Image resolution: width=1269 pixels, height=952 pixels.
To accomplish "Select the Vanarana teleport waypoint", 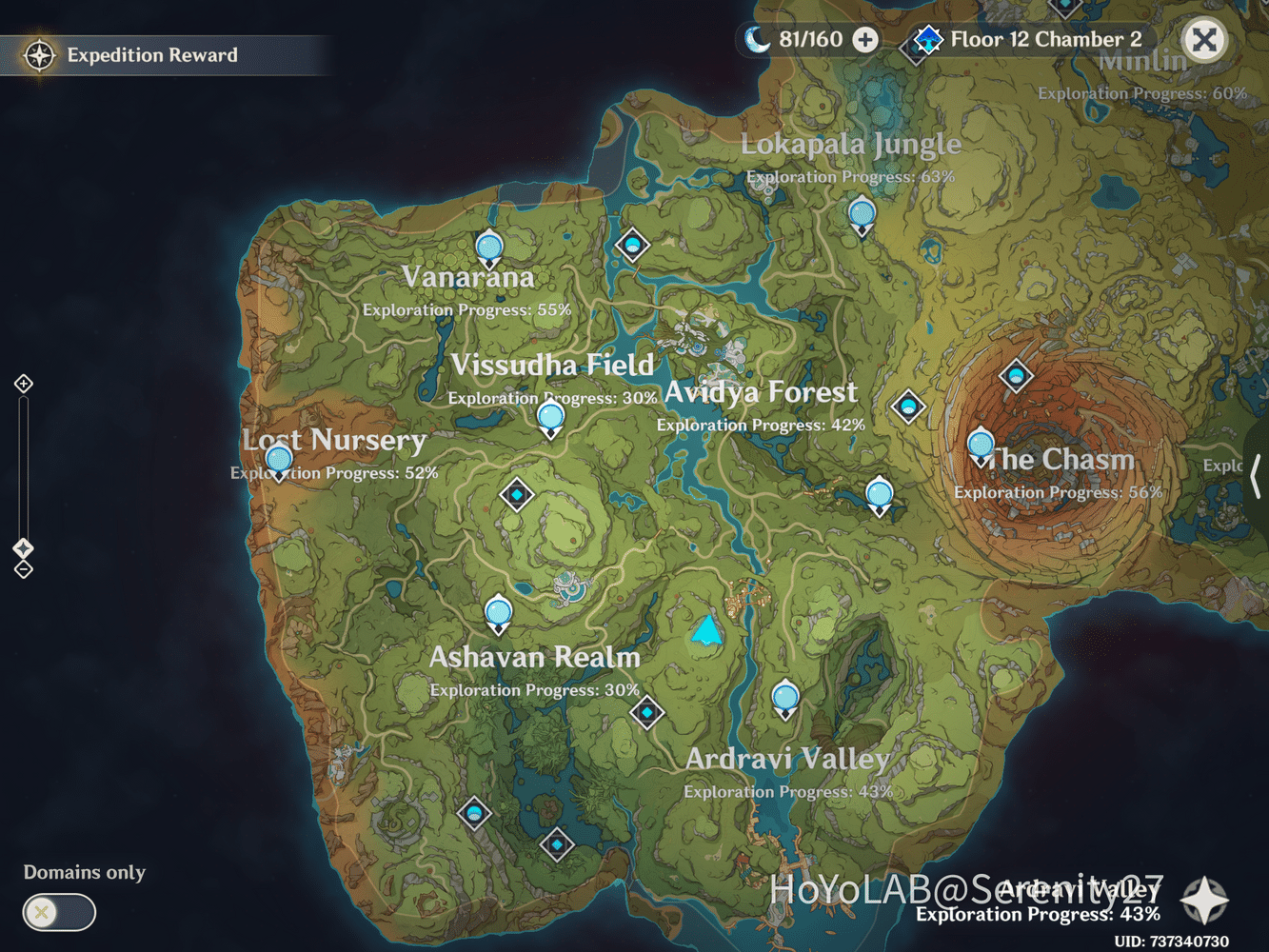I will (489, 246).
